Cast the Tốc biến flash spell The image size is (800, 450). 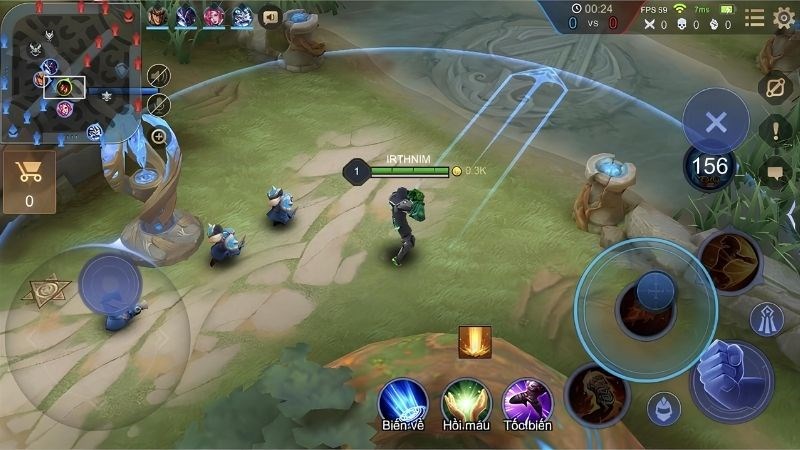527,401
